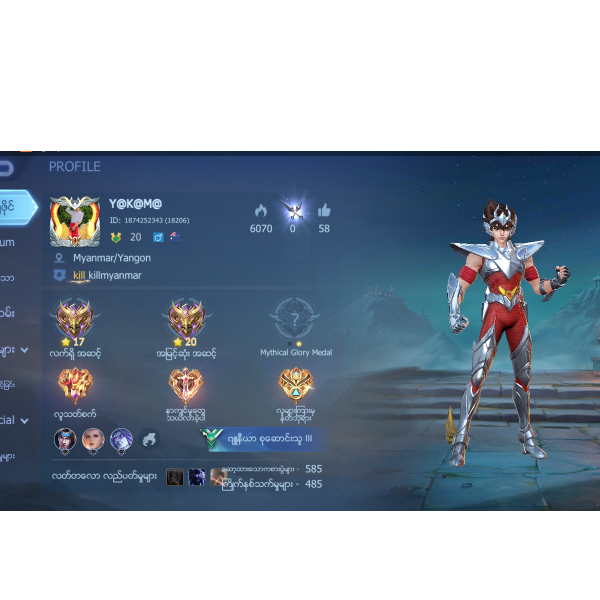600x600 pixels.
Task: Open the crossed swords charisma icon
Action: pyautogui.click(x=293, y=210)
